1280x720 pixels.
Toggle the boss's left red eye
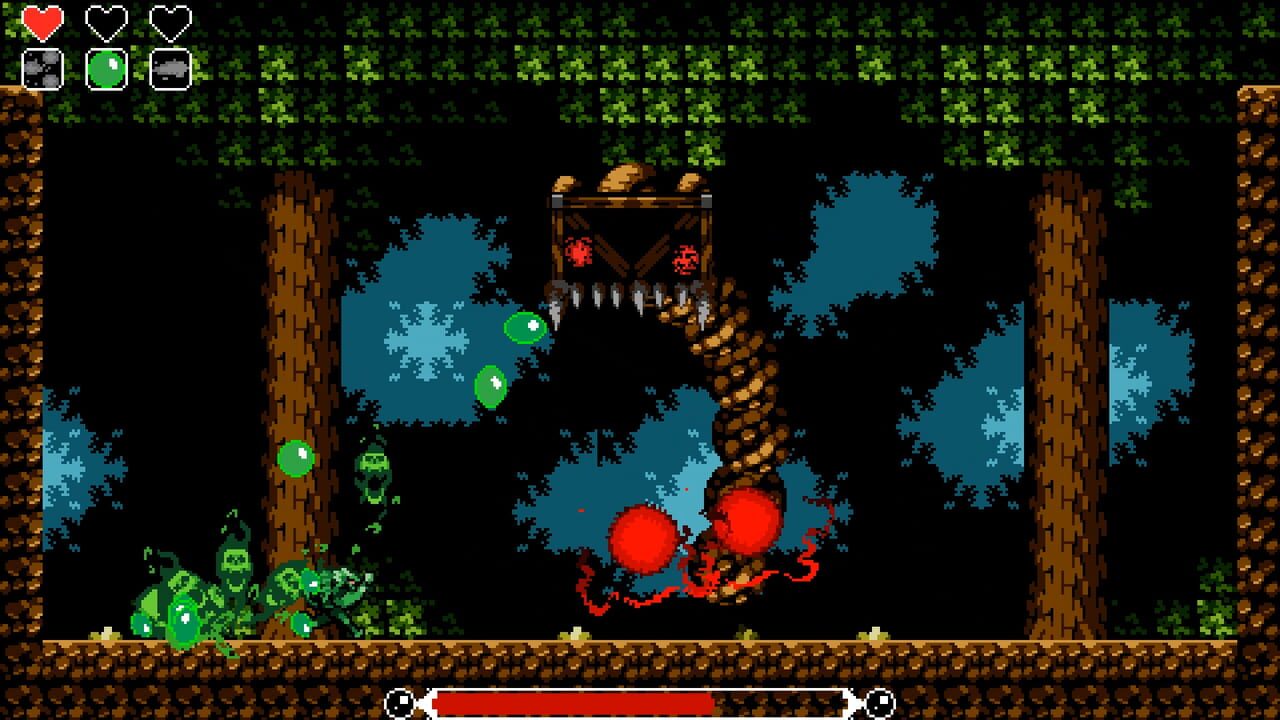point(580,252)
